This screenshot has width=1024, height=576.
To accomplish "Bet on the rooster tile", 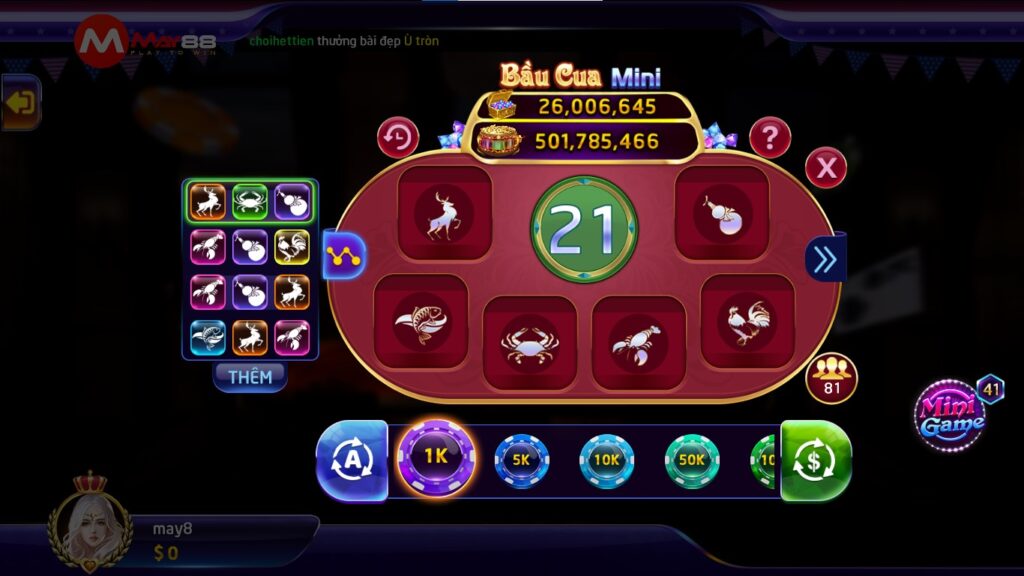I will pyautogui.click(x=747, y=322).
